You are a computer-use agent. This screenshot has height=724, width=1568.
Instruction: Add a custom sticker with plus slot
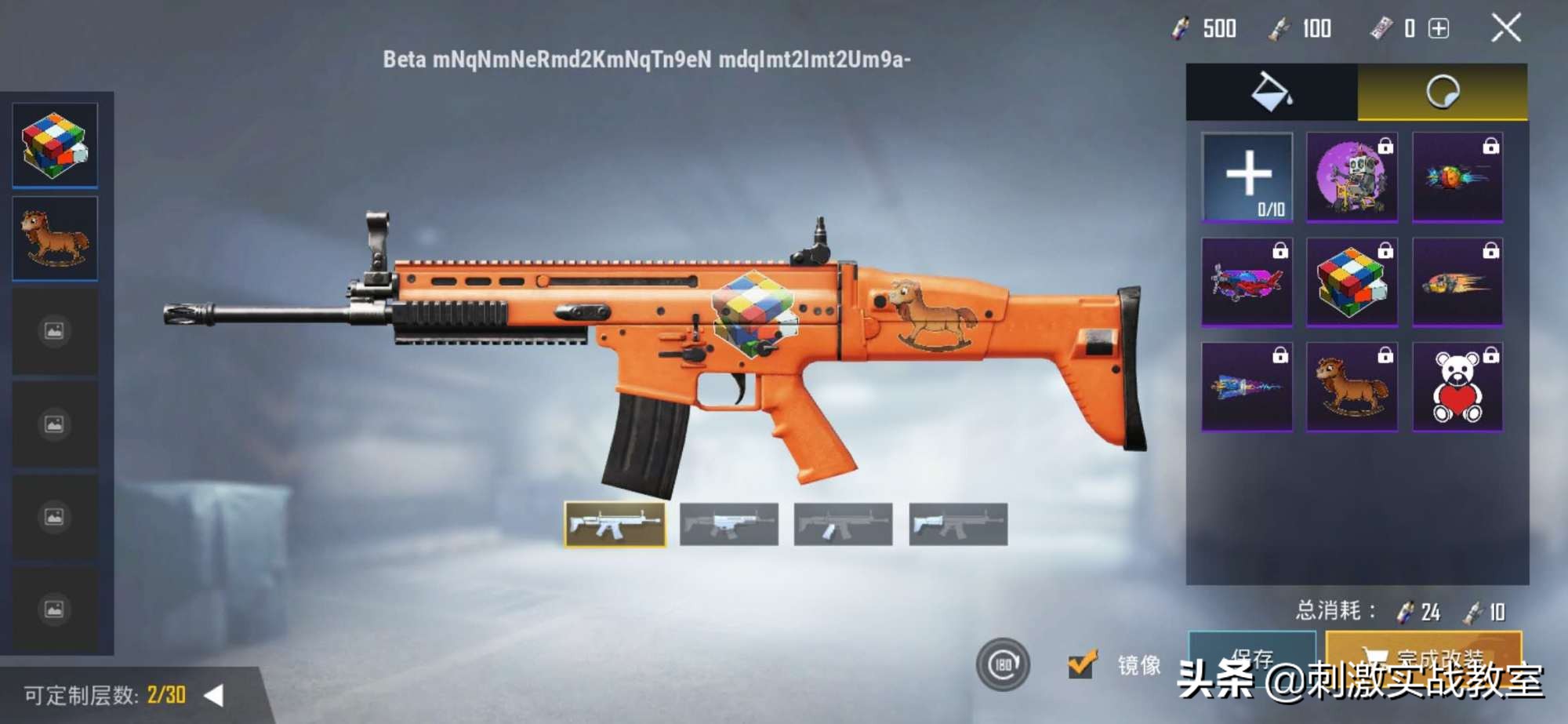coord(1247,176)
